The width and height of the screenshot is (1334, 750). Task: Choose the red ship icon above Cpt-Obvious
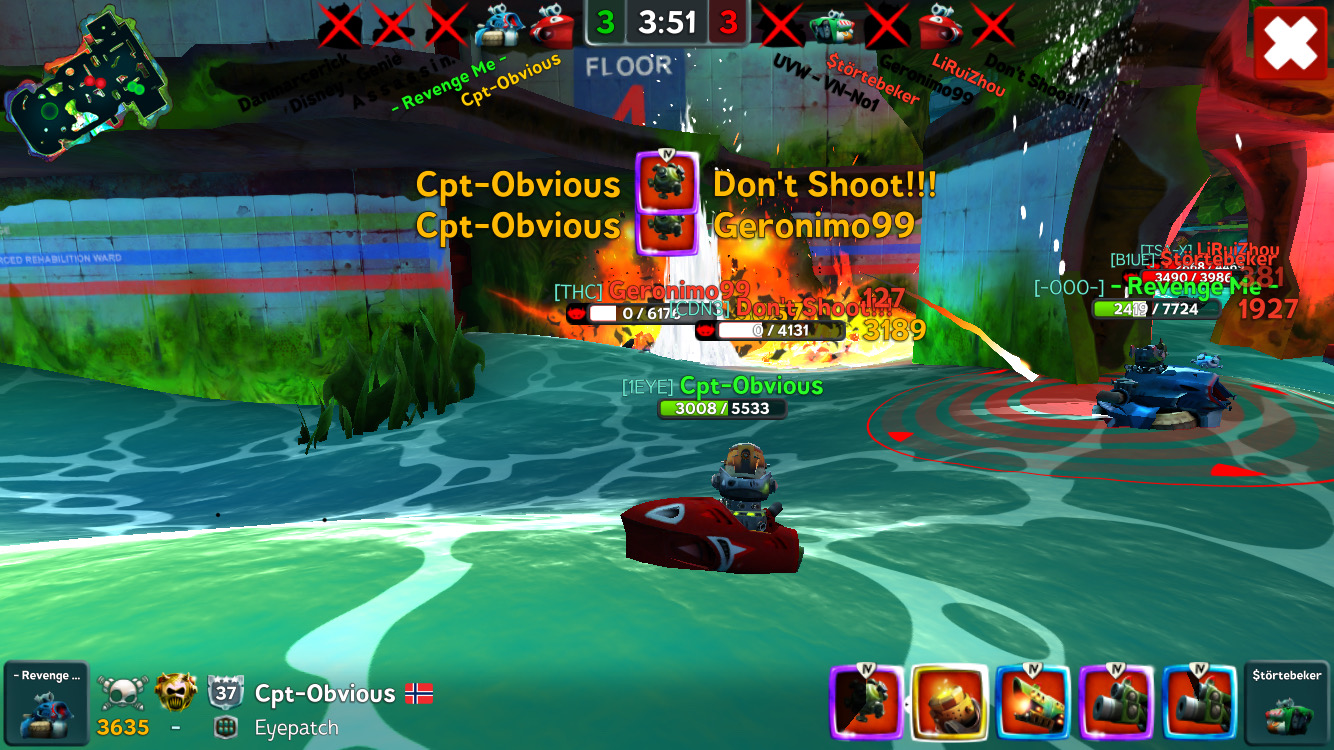pos(550,26)
